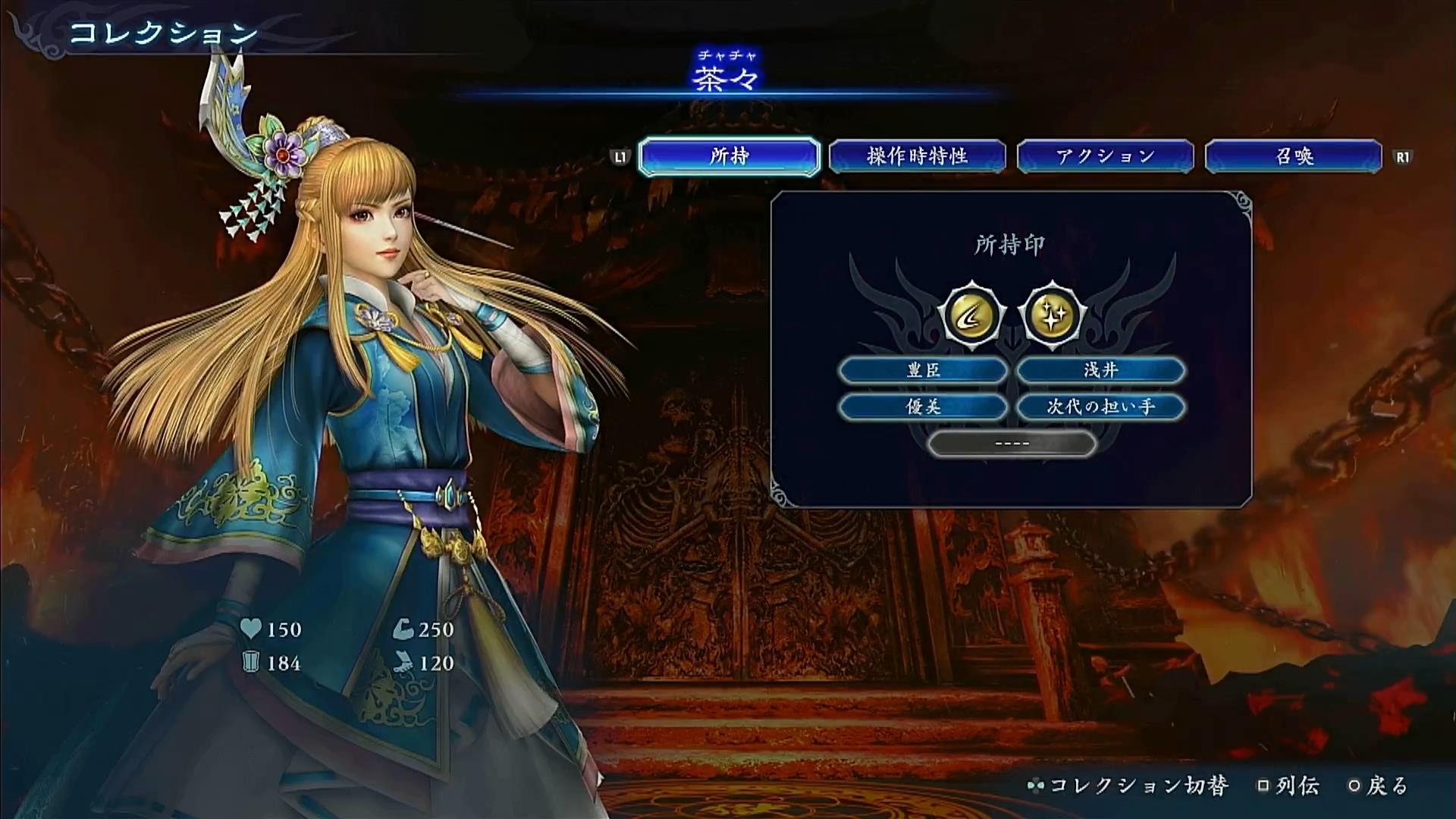Select the アクション tab

tap(1105, 156)
